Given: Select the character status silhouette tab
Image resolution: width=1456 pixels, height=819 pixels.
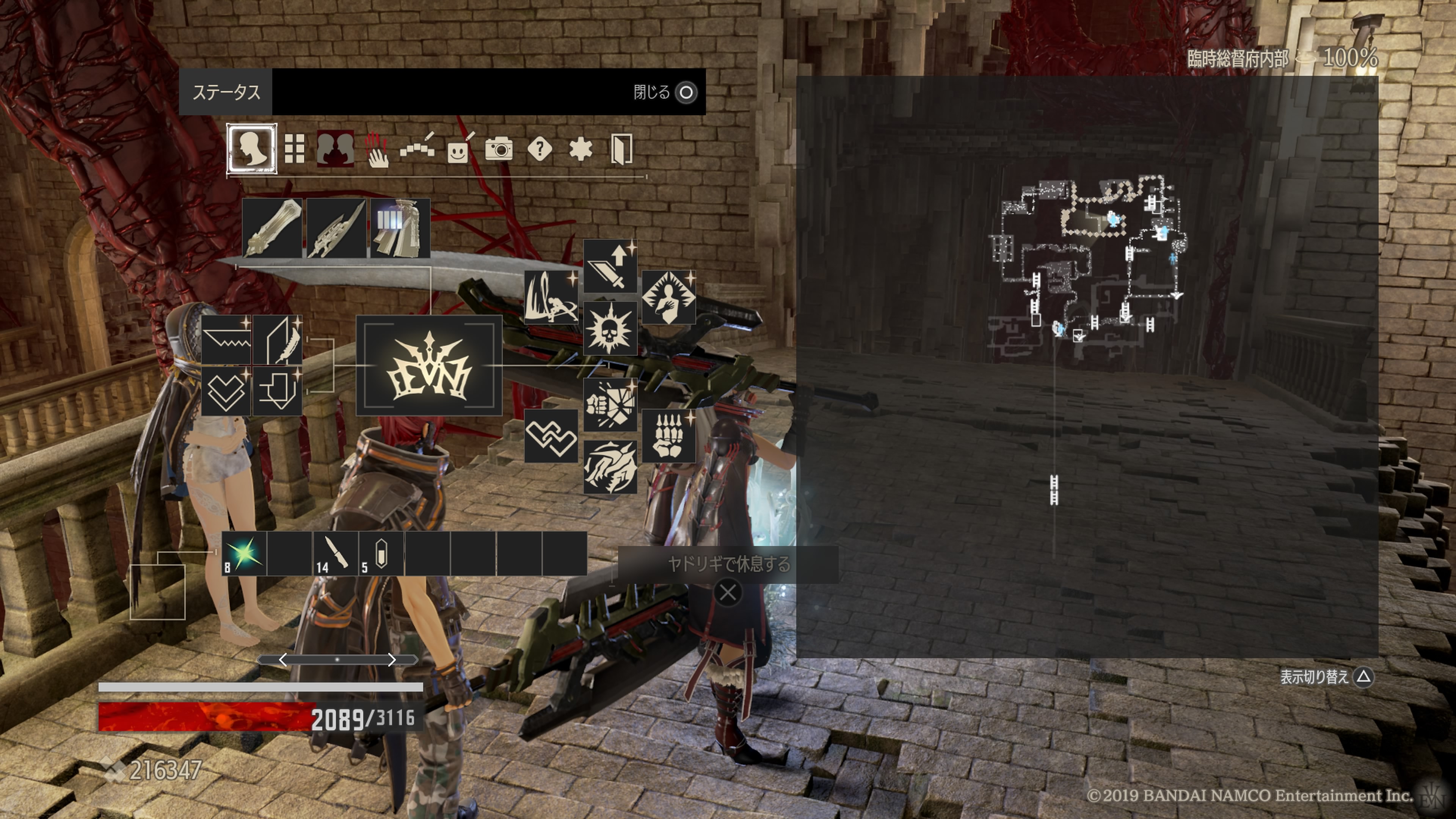Looking at the screenshot, I should [251, 149].
